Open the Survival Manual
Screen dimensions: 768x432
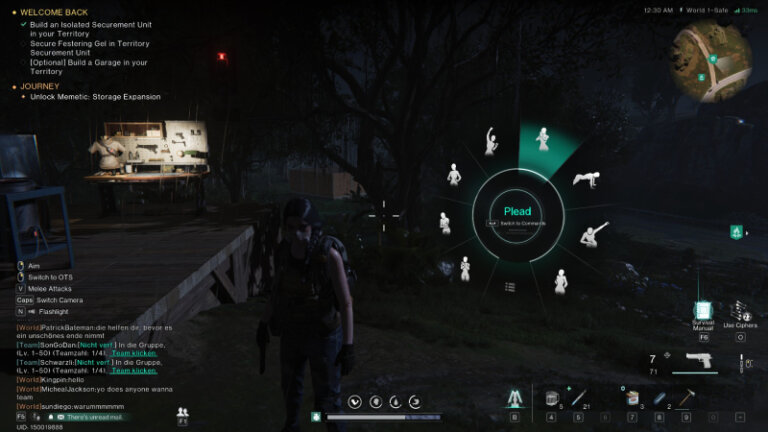(704, 311)
